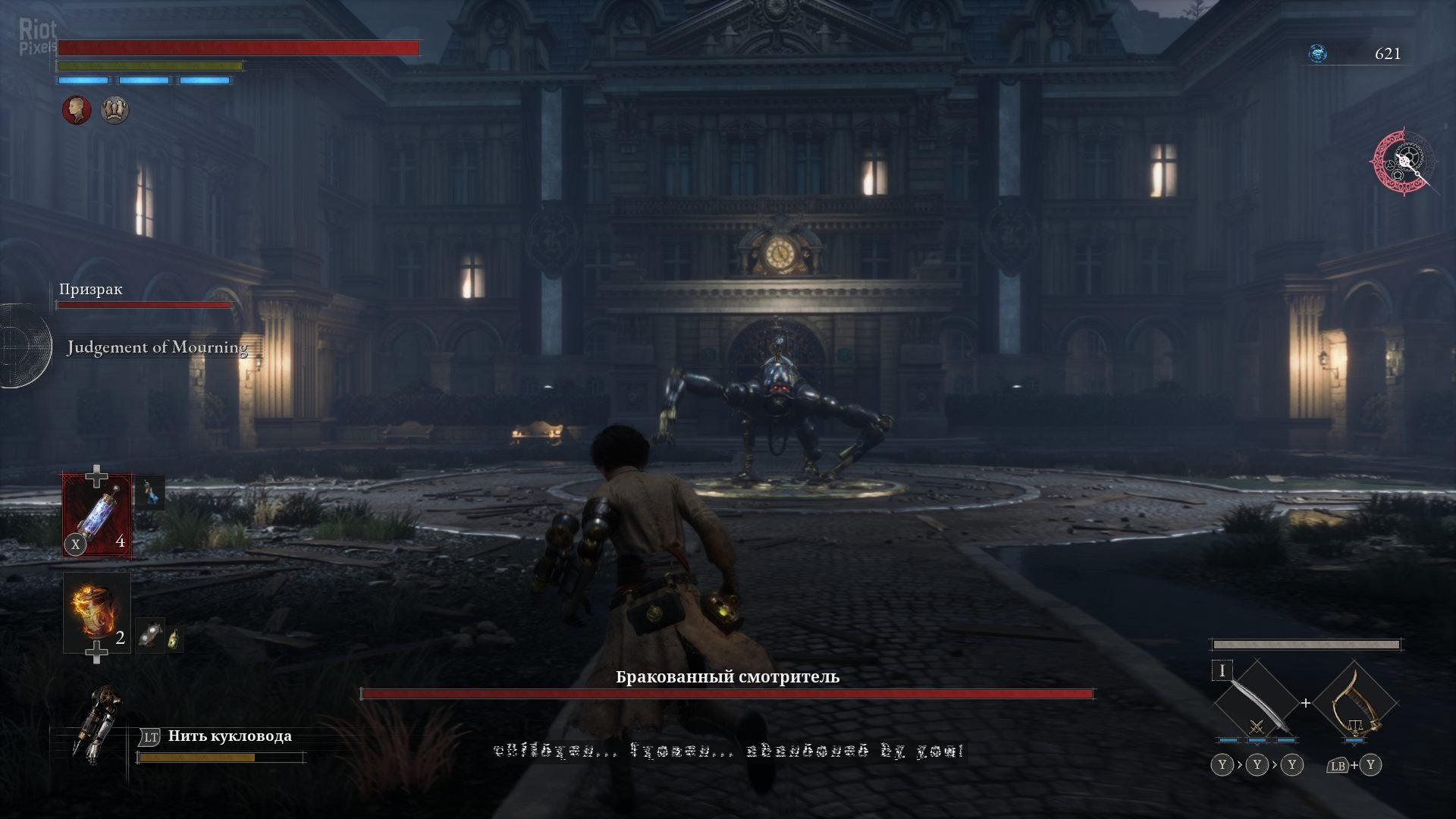Pick the blue figurine item next to Pulse Cell

click(x=150, y=492)
